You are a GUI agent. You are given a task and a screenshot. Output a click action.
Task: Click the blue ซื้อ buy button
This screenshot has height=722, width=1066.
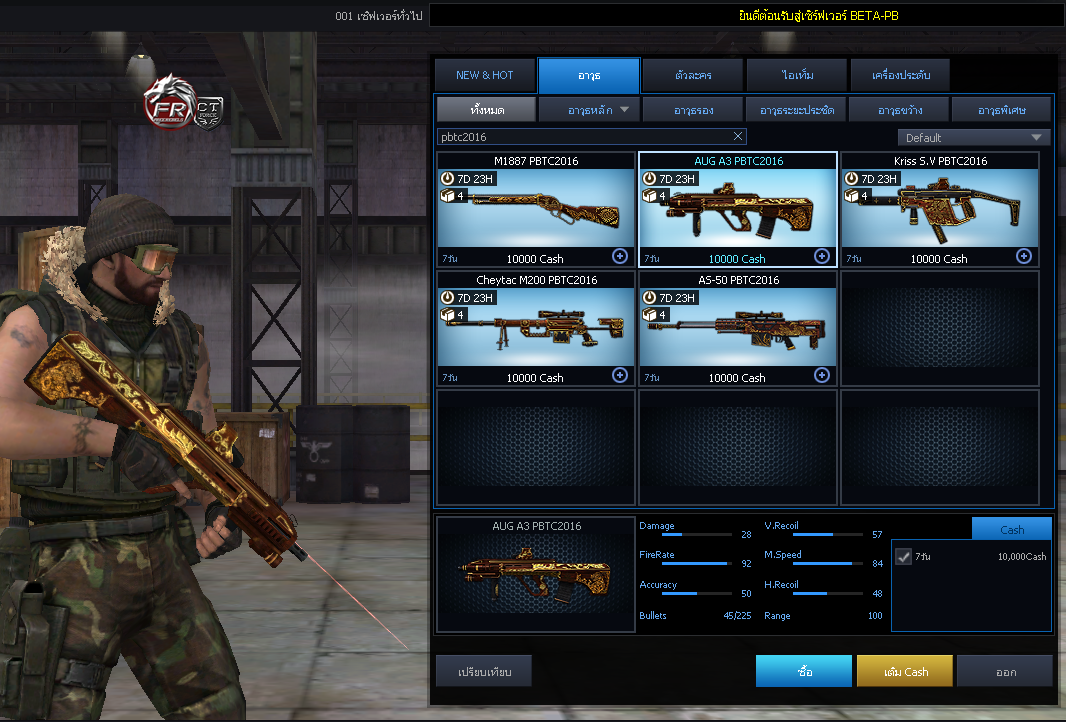click(804, 672)
